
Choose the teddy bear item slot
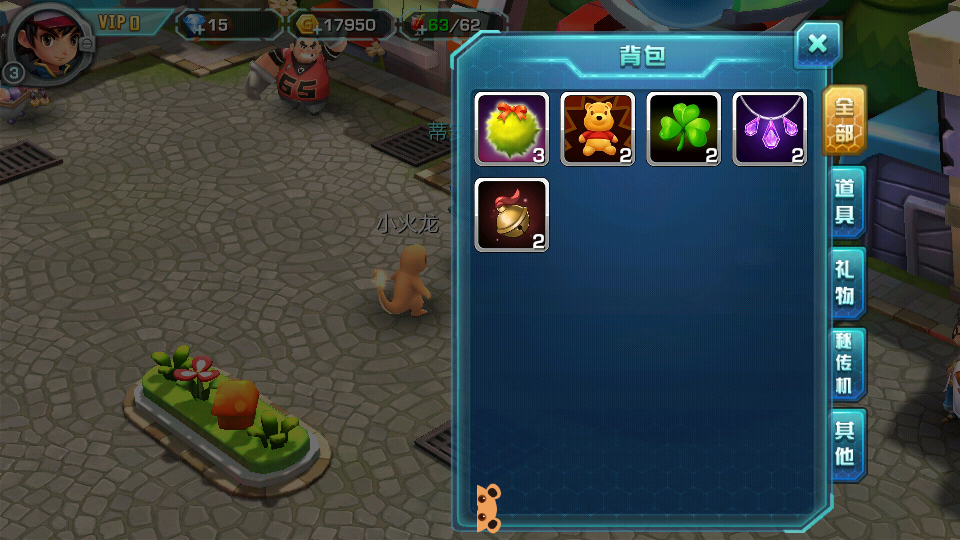click(597, 129)
